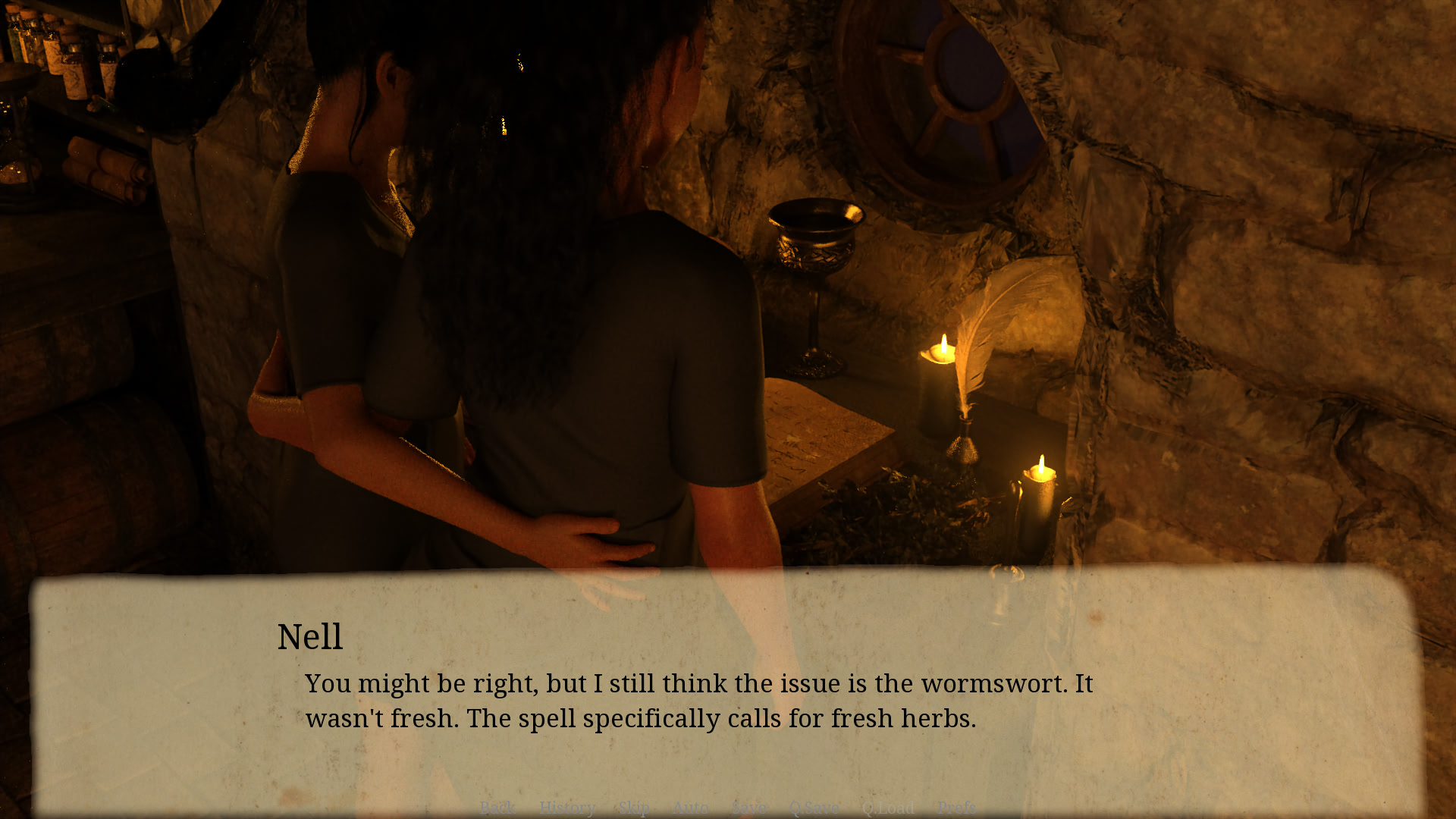Open the Save menu

point(749,808)
